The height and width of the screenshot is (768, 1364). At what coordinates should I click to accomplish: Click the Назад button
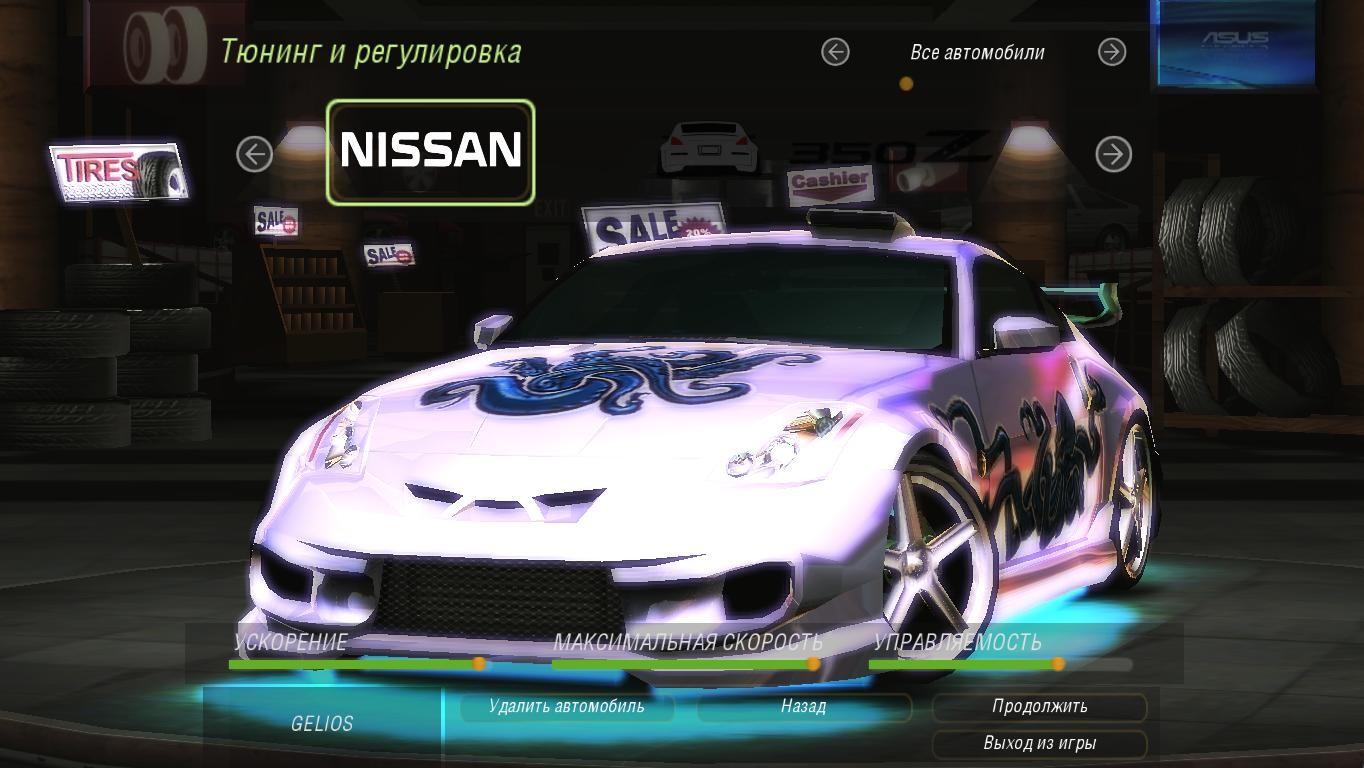[803, 707]
